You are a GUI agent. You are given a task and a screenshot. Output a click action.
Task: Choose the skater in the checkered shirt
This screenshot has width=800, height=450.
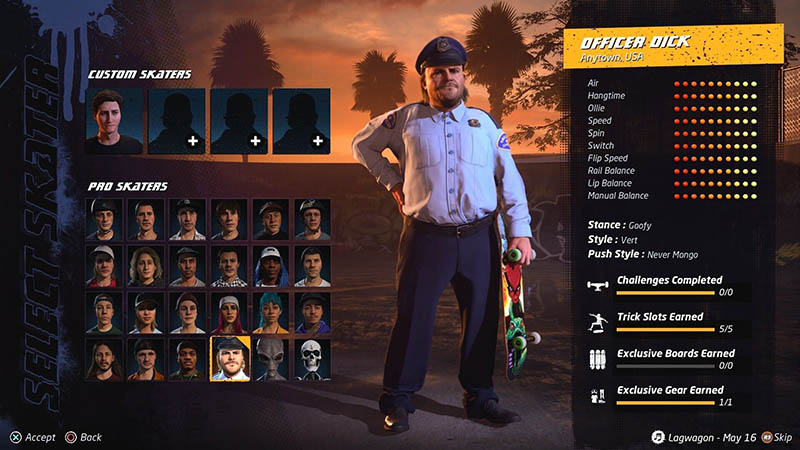pos(229,266)
